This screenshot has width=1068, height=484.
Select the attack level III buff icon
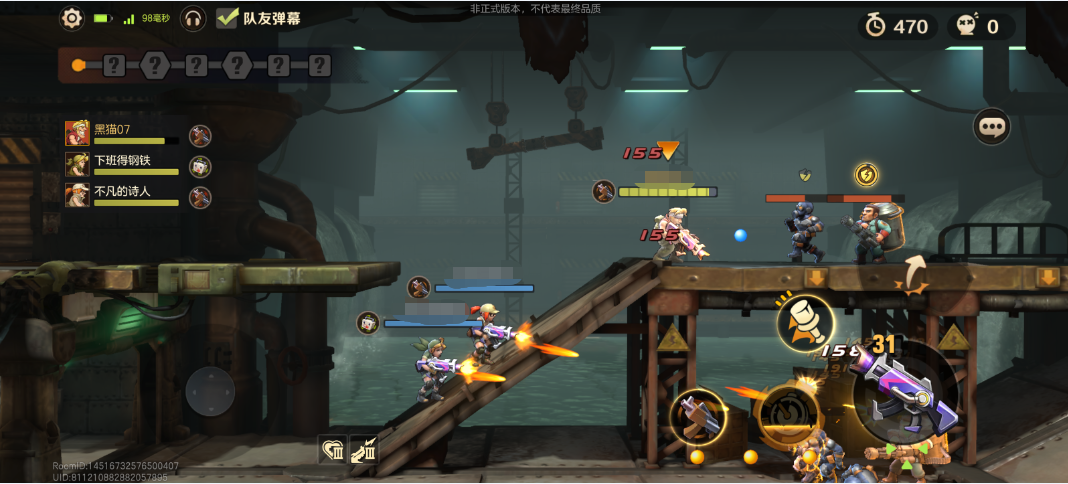(364, 450)
